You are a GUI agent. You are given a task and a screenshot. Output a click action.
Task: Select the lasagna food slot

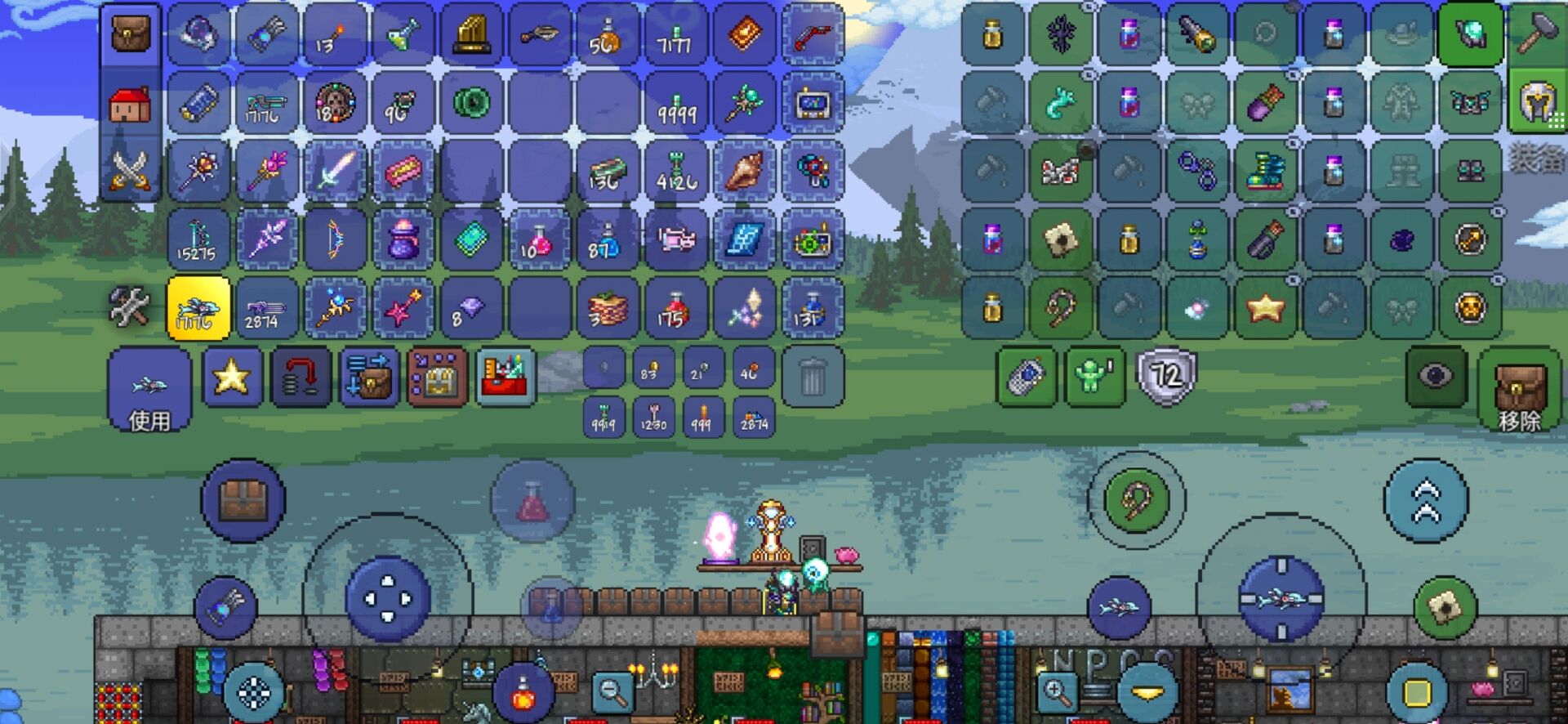(x=608, y=308)
